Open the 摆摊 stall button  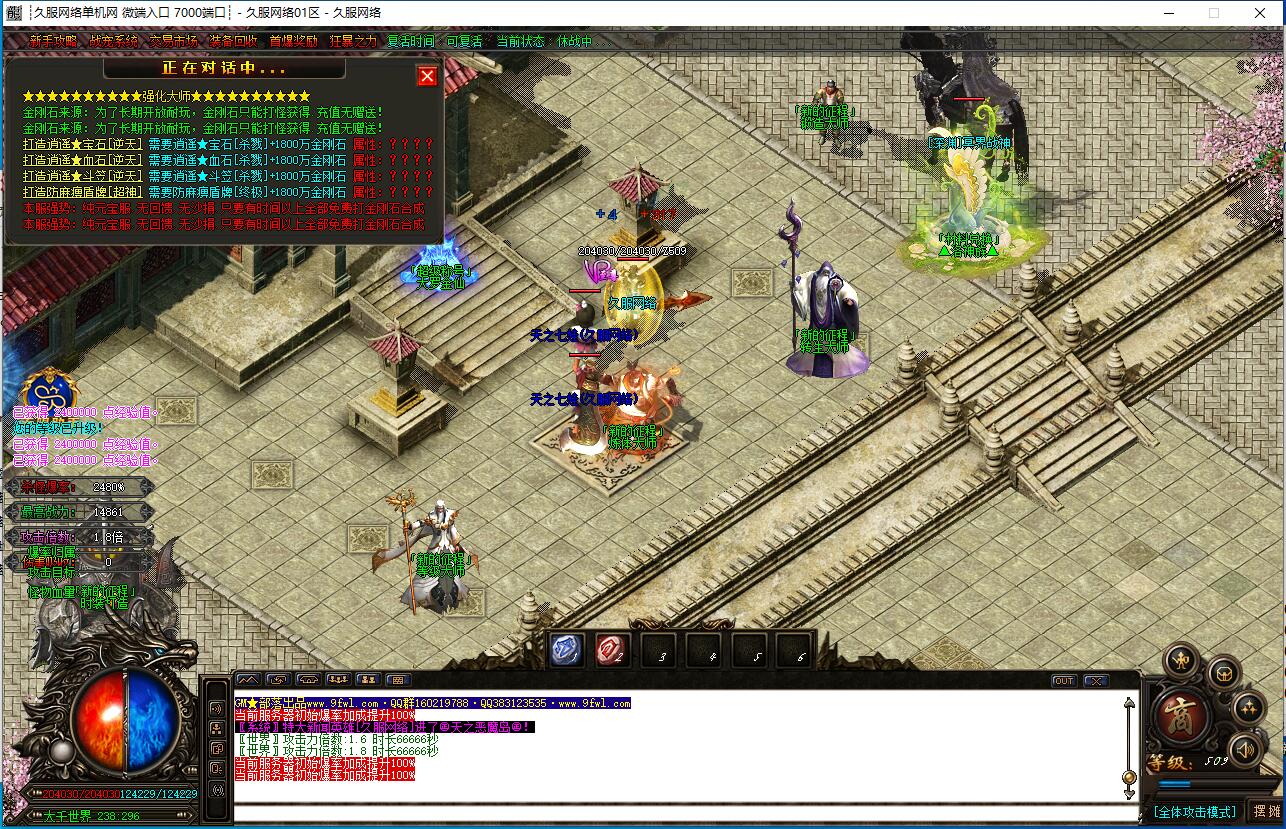(x=1266, y=811)
